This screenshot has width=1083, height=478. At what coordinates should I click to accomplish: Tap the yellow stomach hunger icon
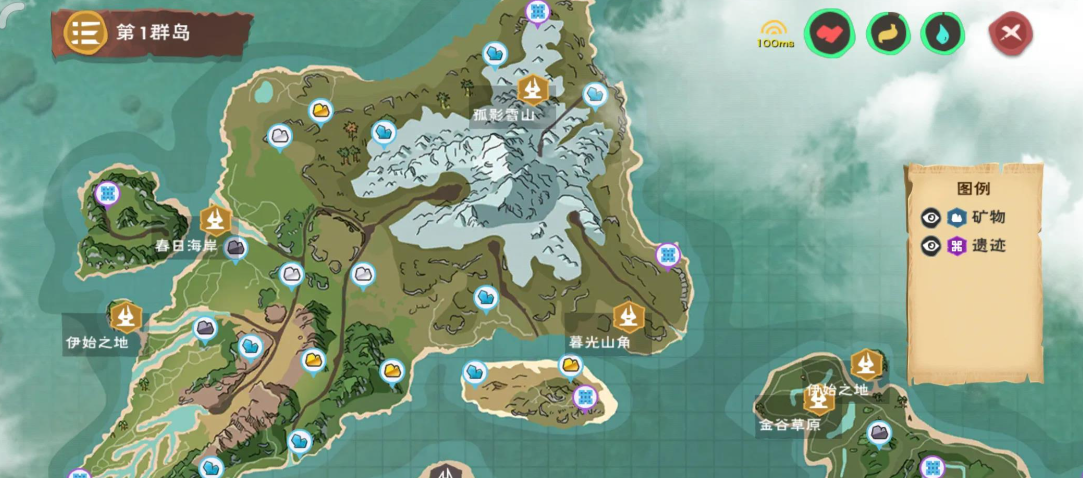pyautogui.click(x=888, y=34)
